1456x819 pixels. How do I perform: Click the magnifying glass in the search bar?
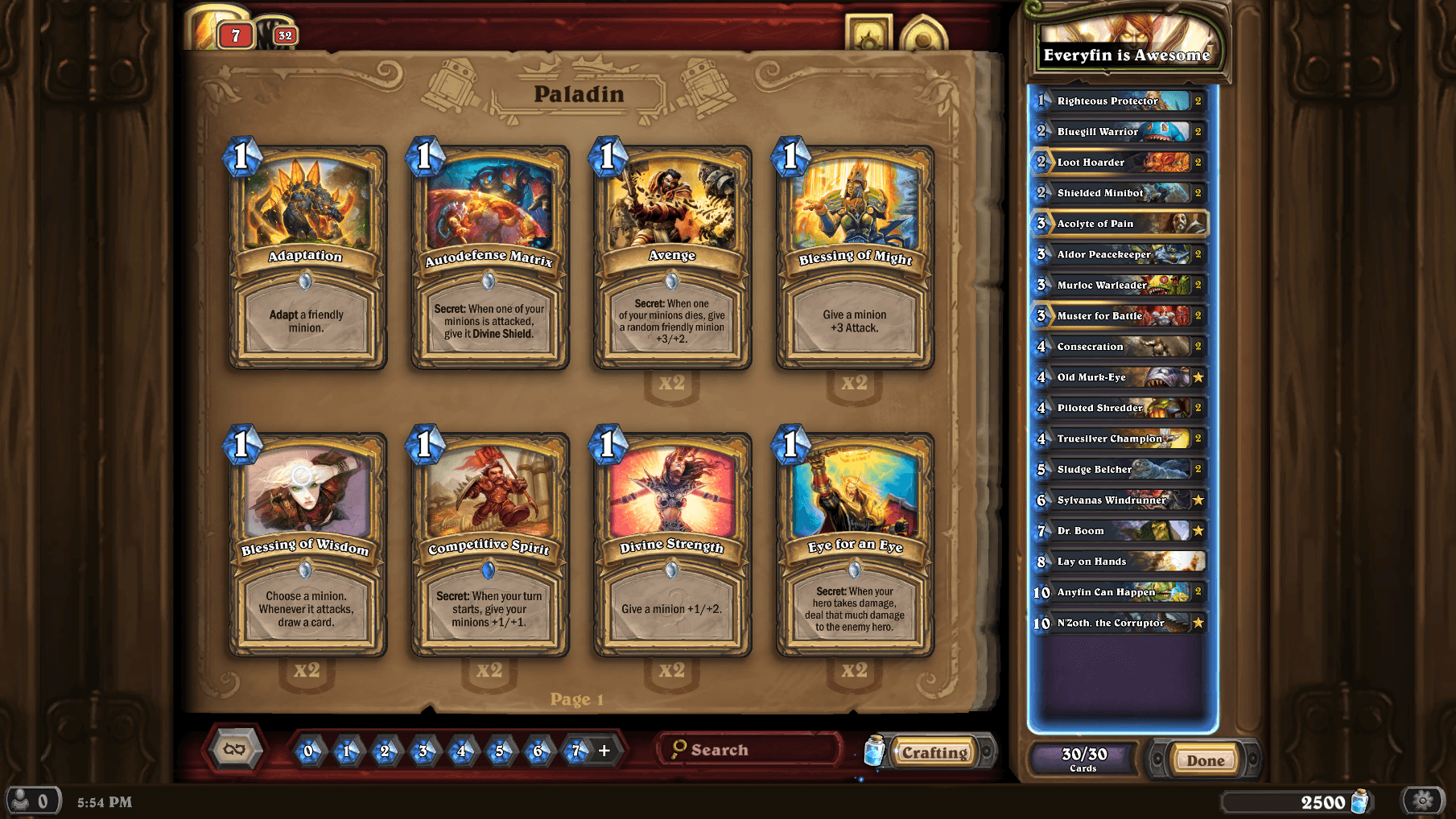(x=681, y=749)
